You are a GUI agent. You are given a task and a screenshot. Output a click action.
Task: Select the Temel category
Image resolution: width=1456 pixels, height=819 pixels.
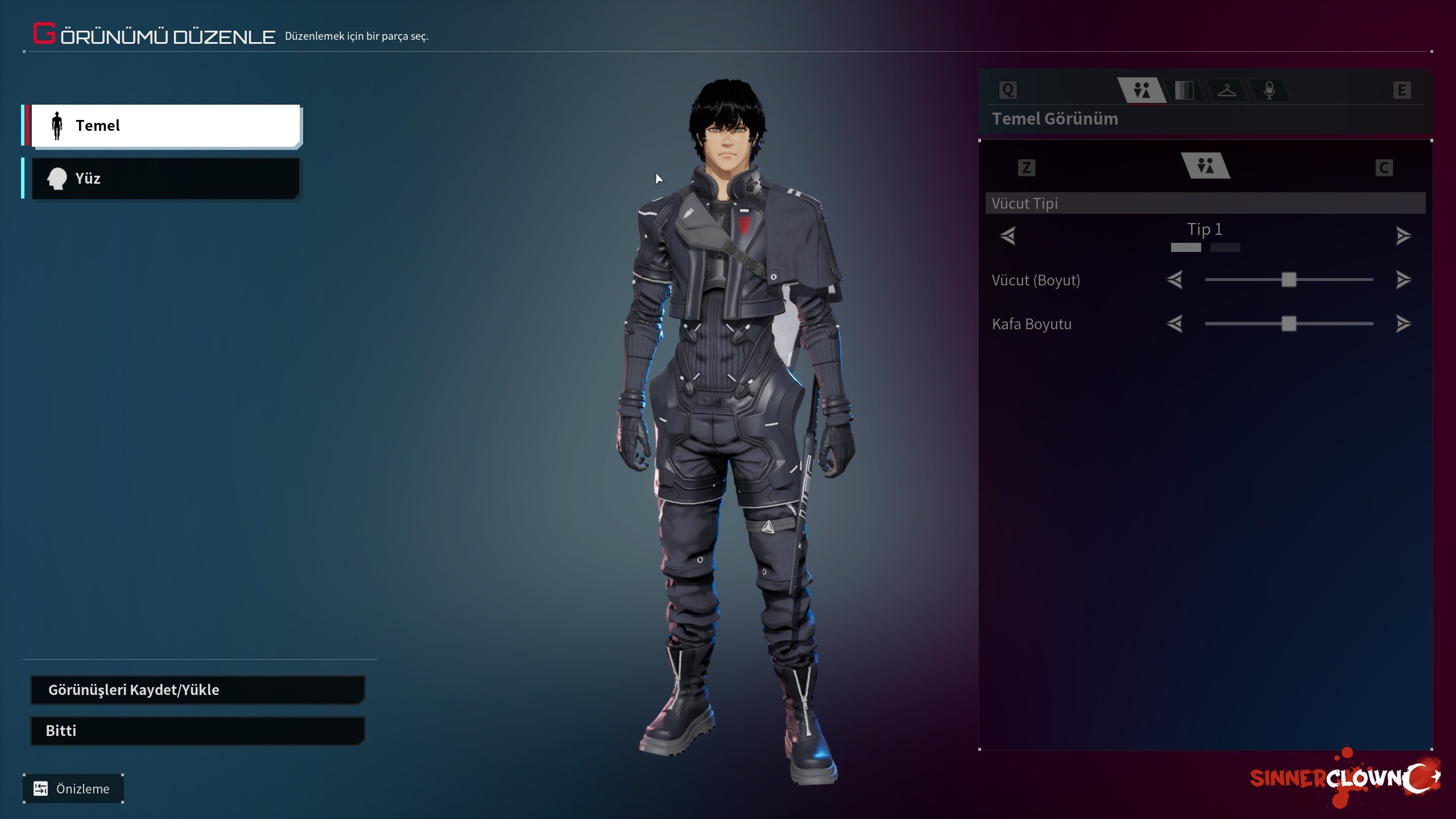(x=165, y=125)
